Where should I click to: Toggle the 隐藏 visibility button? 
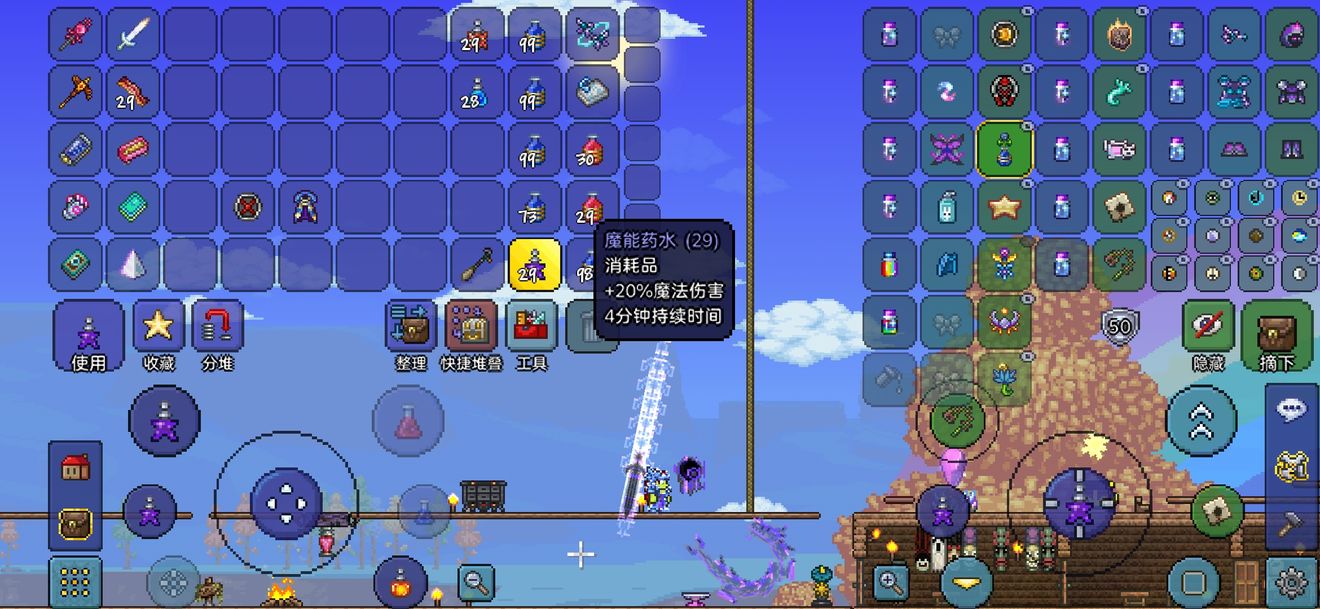point(1208,334)
